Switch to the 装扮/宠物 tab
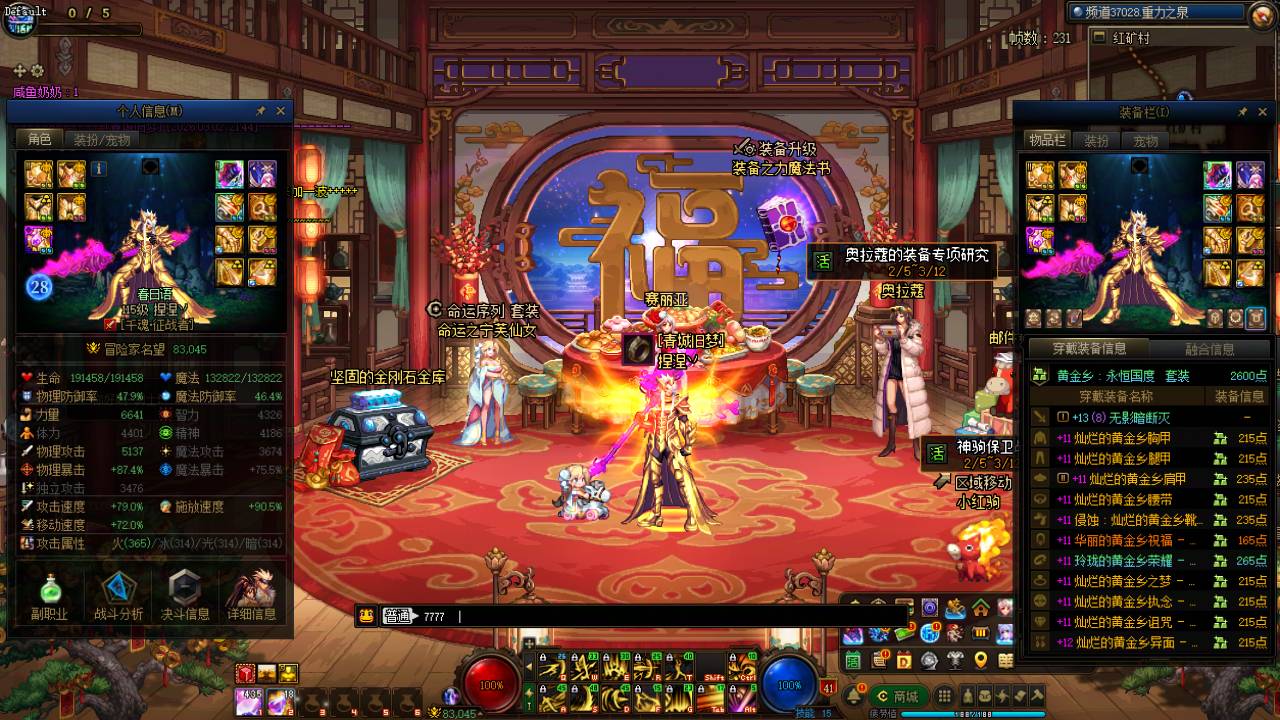 coord(102,140)
